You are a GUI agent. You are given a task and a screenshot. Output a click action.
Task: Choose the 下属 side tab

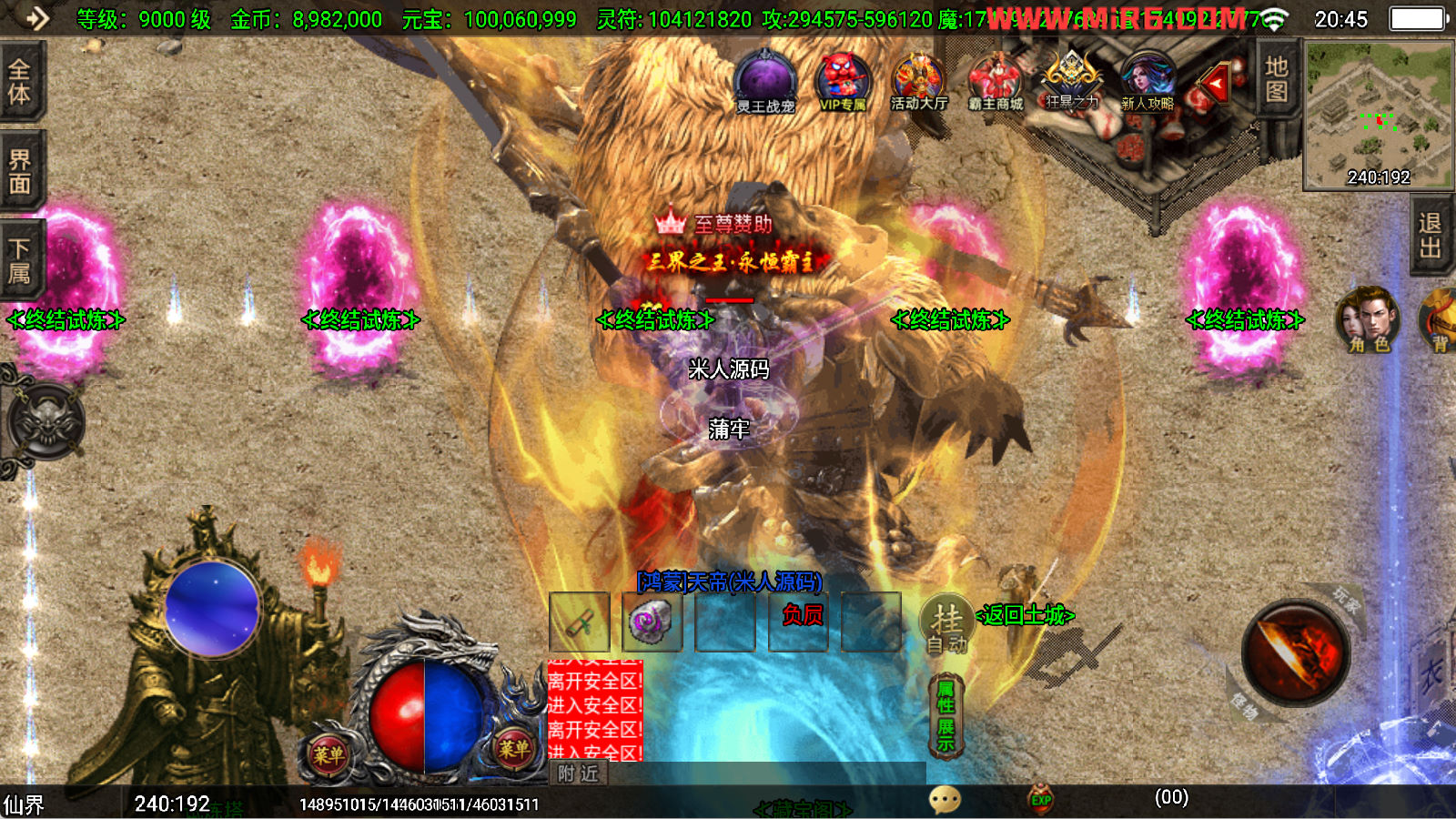20,260
